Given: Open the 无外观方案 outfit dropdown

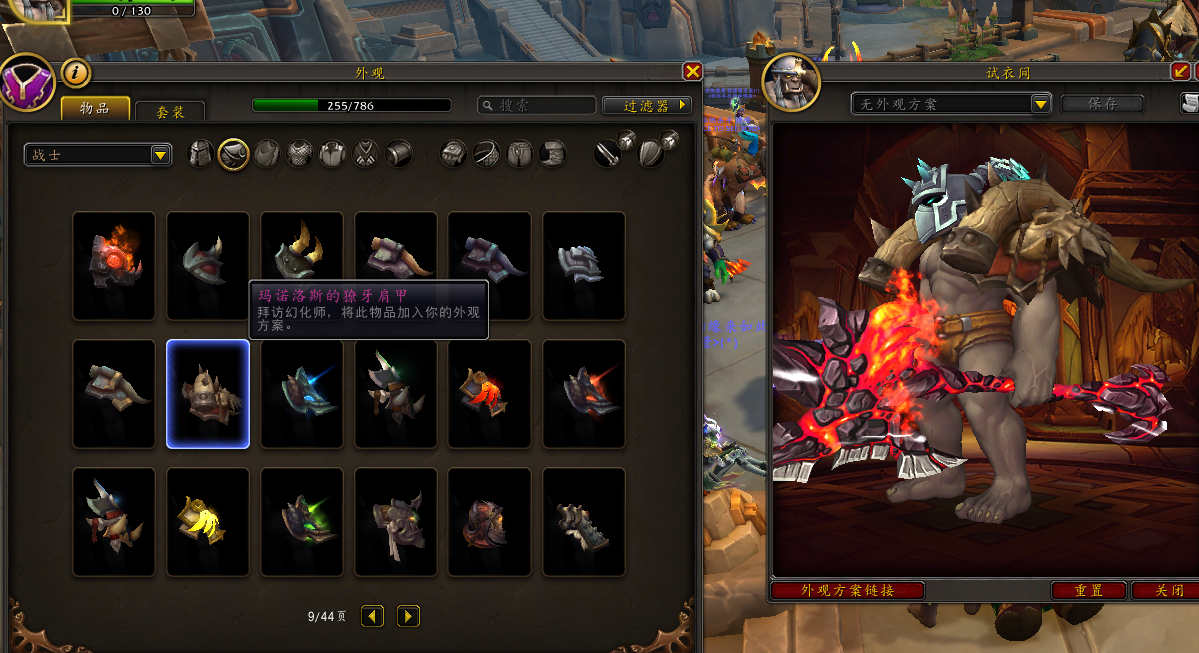Looking at the screenshot, I should click(951, 104).
